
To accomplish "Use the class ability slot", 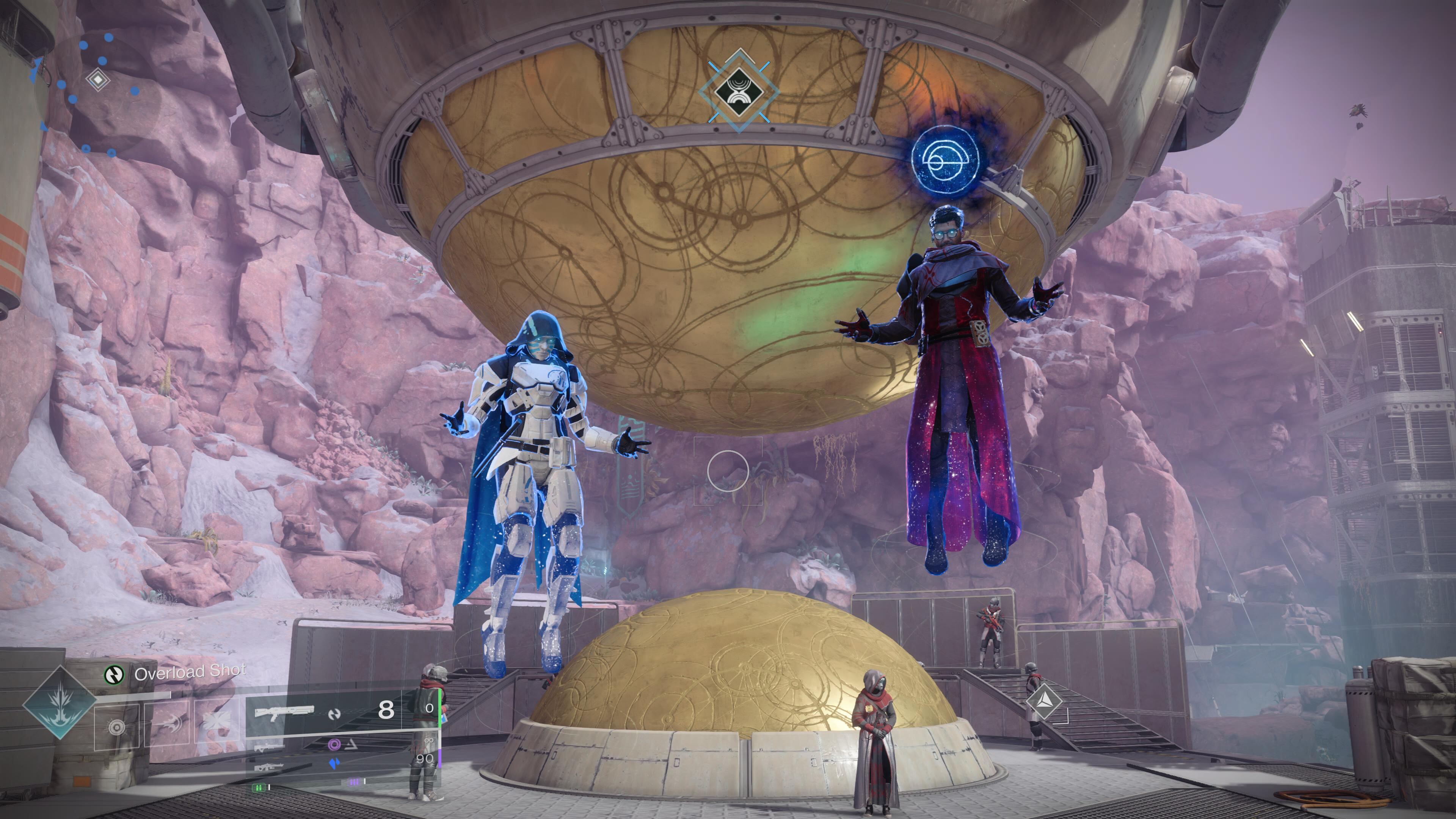I will [x=218, y=723].
